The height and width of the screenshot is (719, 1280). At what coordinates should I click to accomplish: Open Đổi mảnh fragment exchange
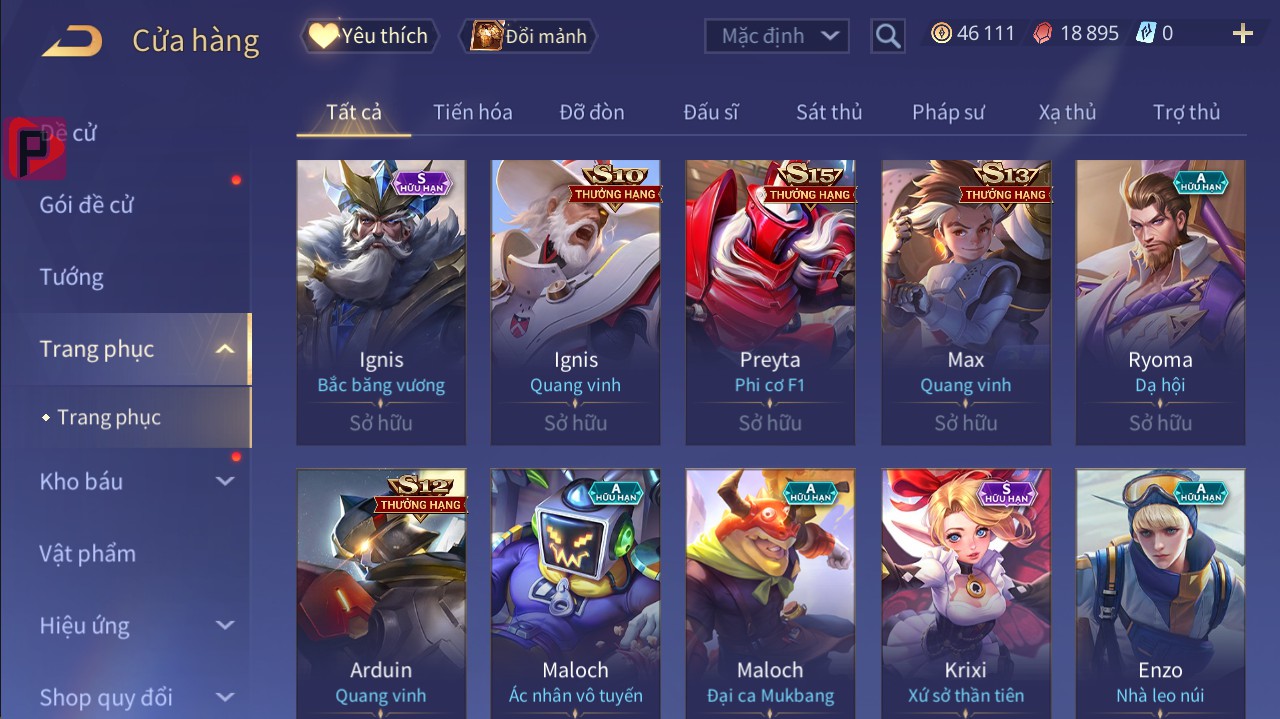tap(528, 36)
